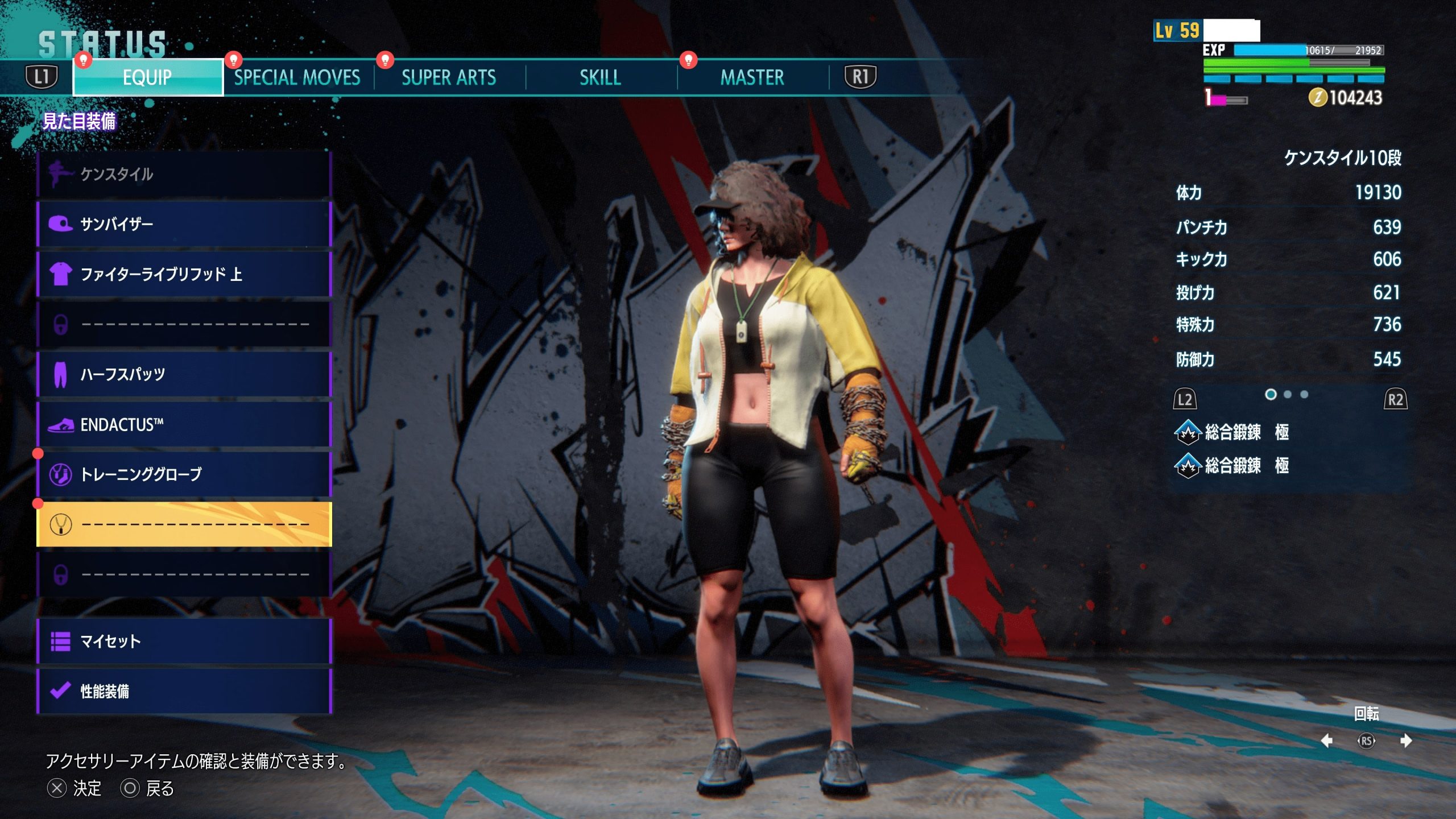Image resolution: width=1456 pixels, height=819 pixels.
Task: Switch to the EQUIP tab
Action: [147, 77]
